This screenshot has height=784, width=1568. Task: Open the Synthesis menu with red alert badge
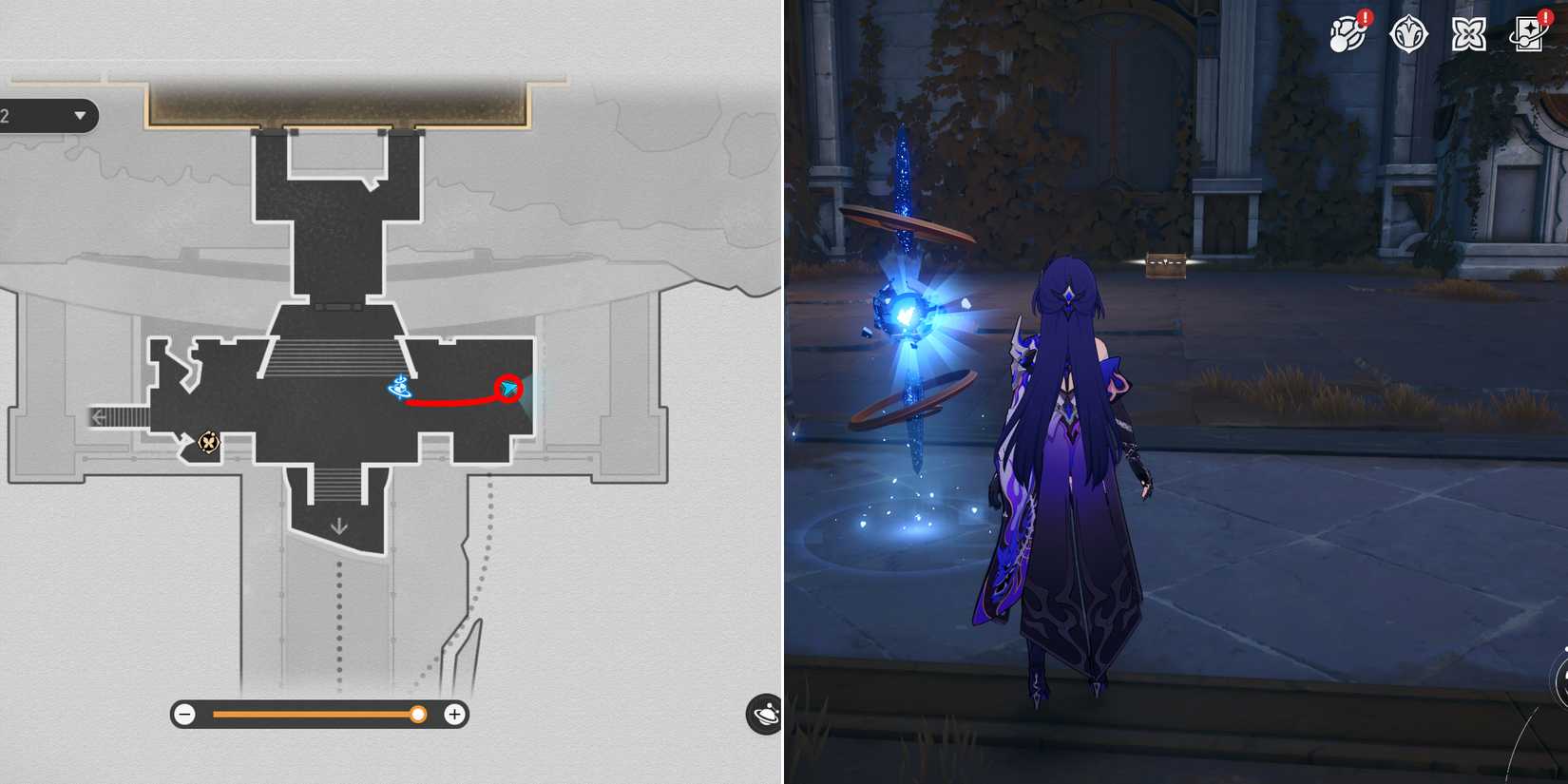pyautogui.click(x=1348, y=33)
